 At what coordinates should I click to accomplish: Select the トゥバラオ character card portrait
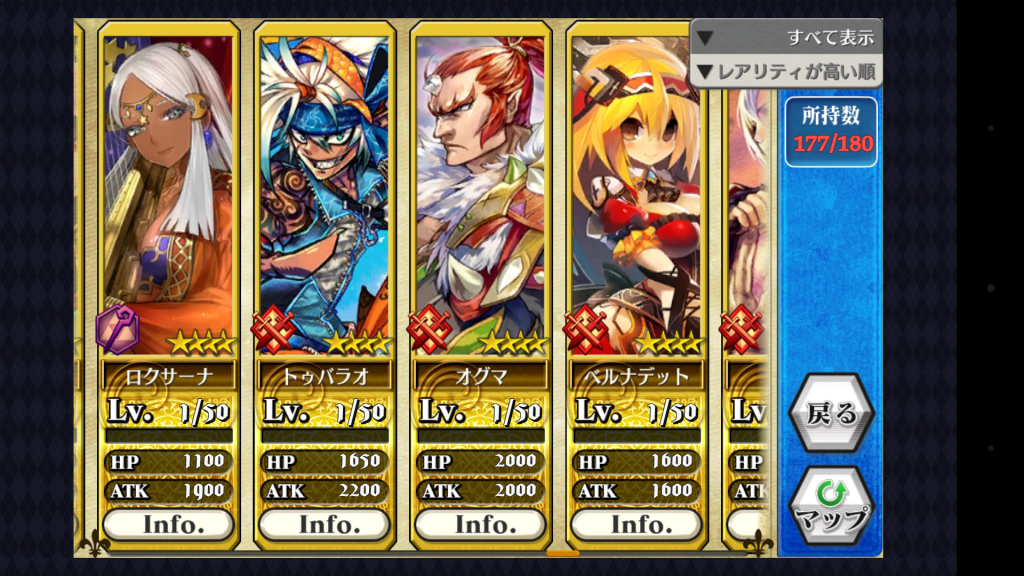324,190
